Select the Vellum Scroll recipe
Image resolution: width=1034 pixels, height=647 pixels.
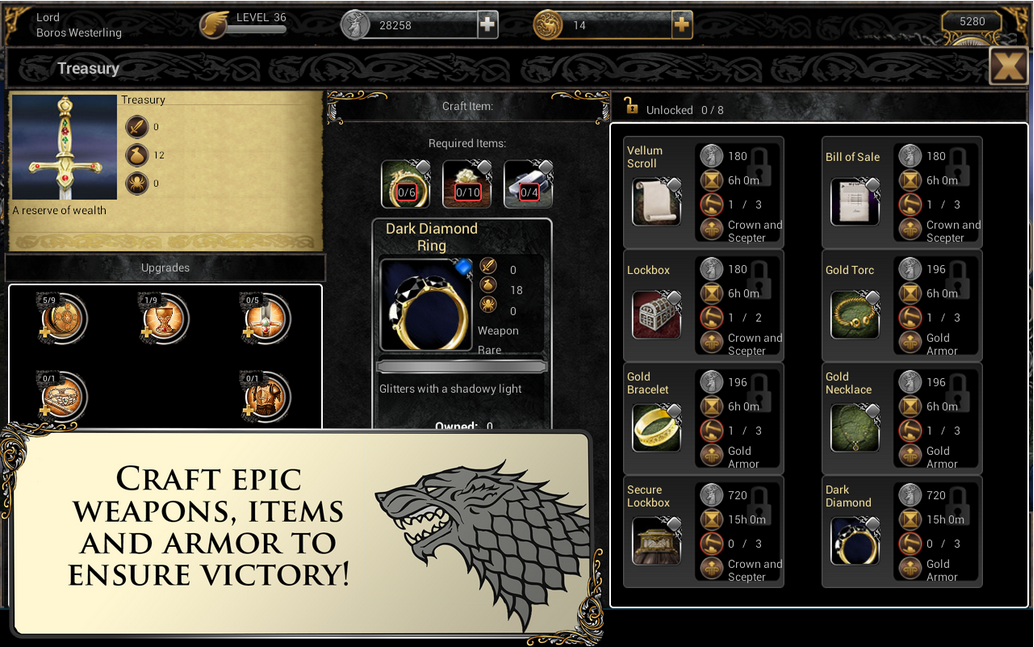(x=657, y=202)
